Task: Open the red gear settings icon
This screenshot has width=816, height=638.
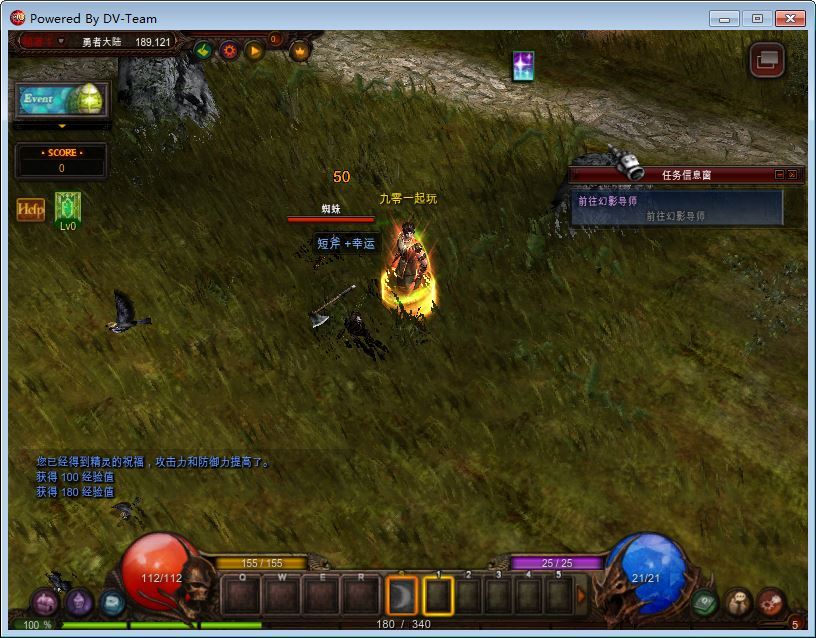Action: 229,49
